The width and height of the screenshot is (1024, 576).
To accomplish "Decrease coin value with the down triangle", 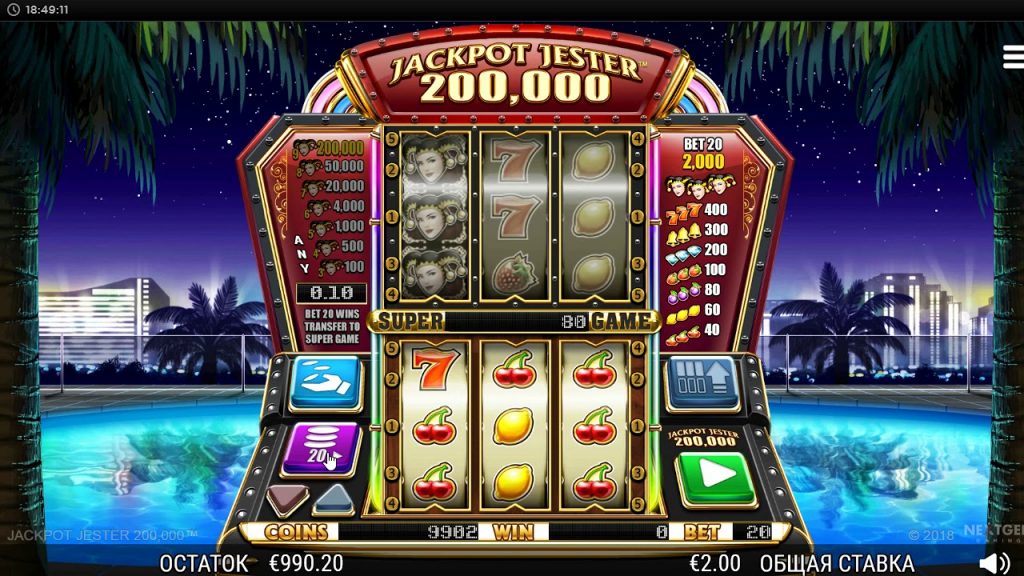I will pyautogui.click(x=287, y=498).
